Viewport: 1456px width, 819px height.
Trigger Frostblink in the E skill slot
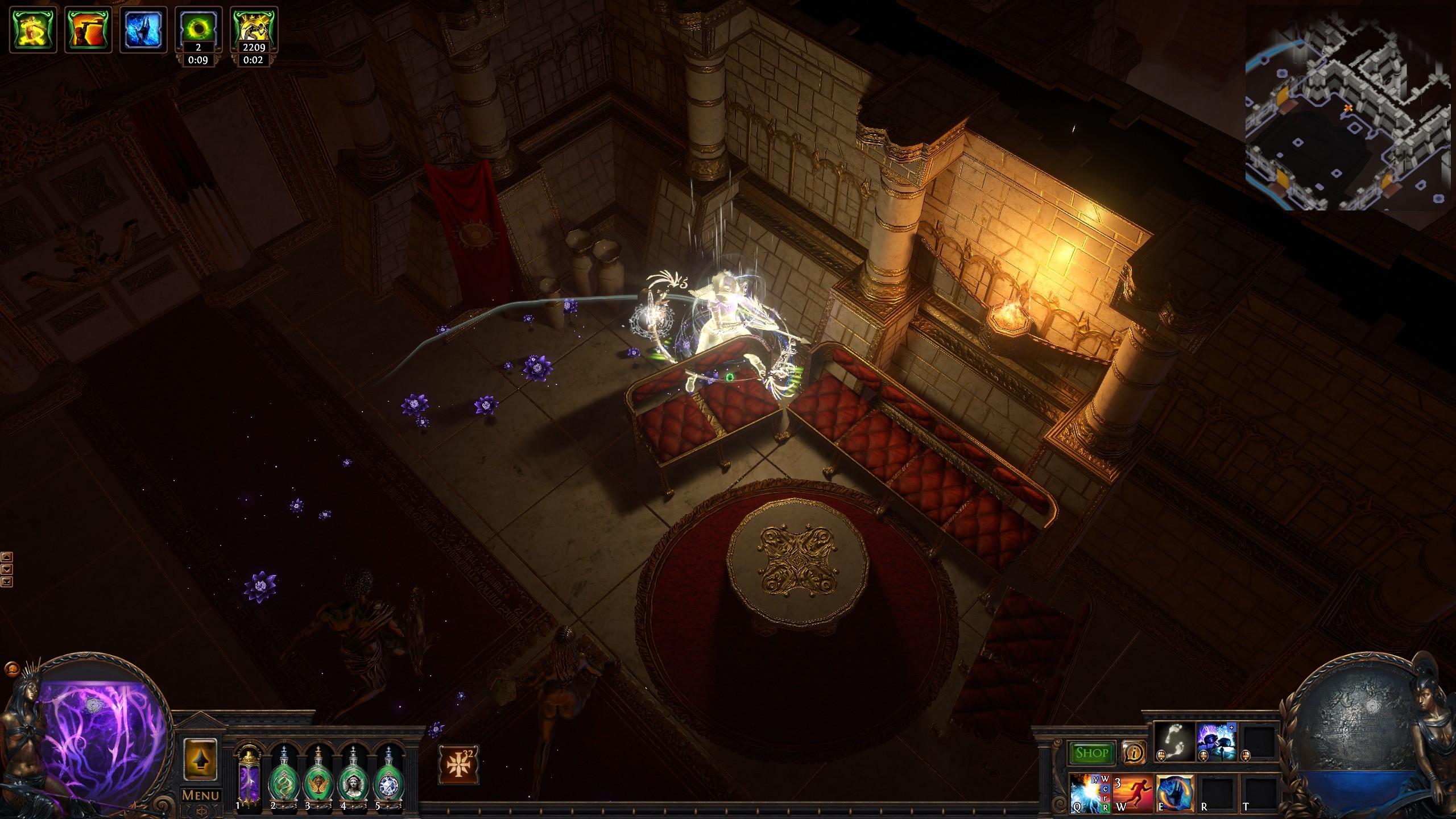click(x=1175, y=795)
